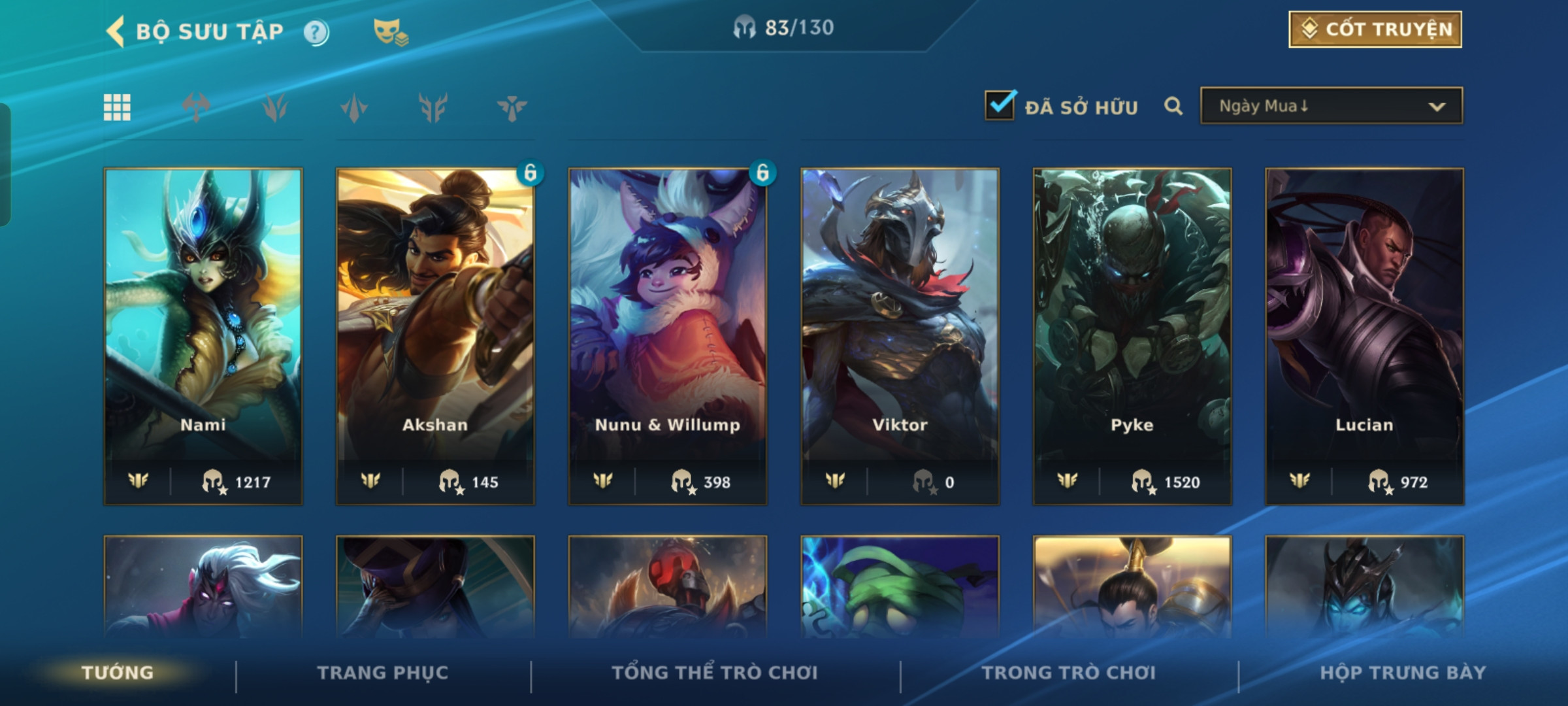Show the Hộp Trưng Bày tab
1568x706 pixels.
(1403, 673)
